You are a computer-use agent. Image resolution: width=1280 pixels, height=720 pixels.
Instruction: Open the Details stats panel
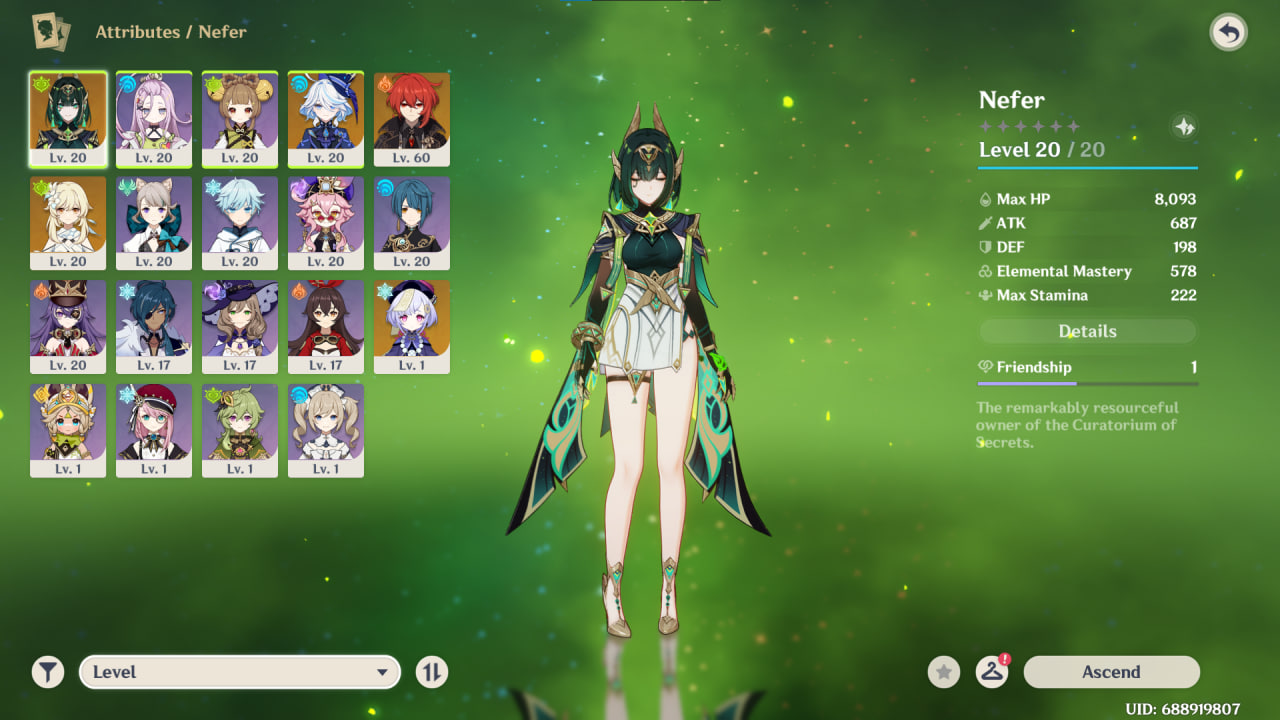click(x=1087, y=331)
